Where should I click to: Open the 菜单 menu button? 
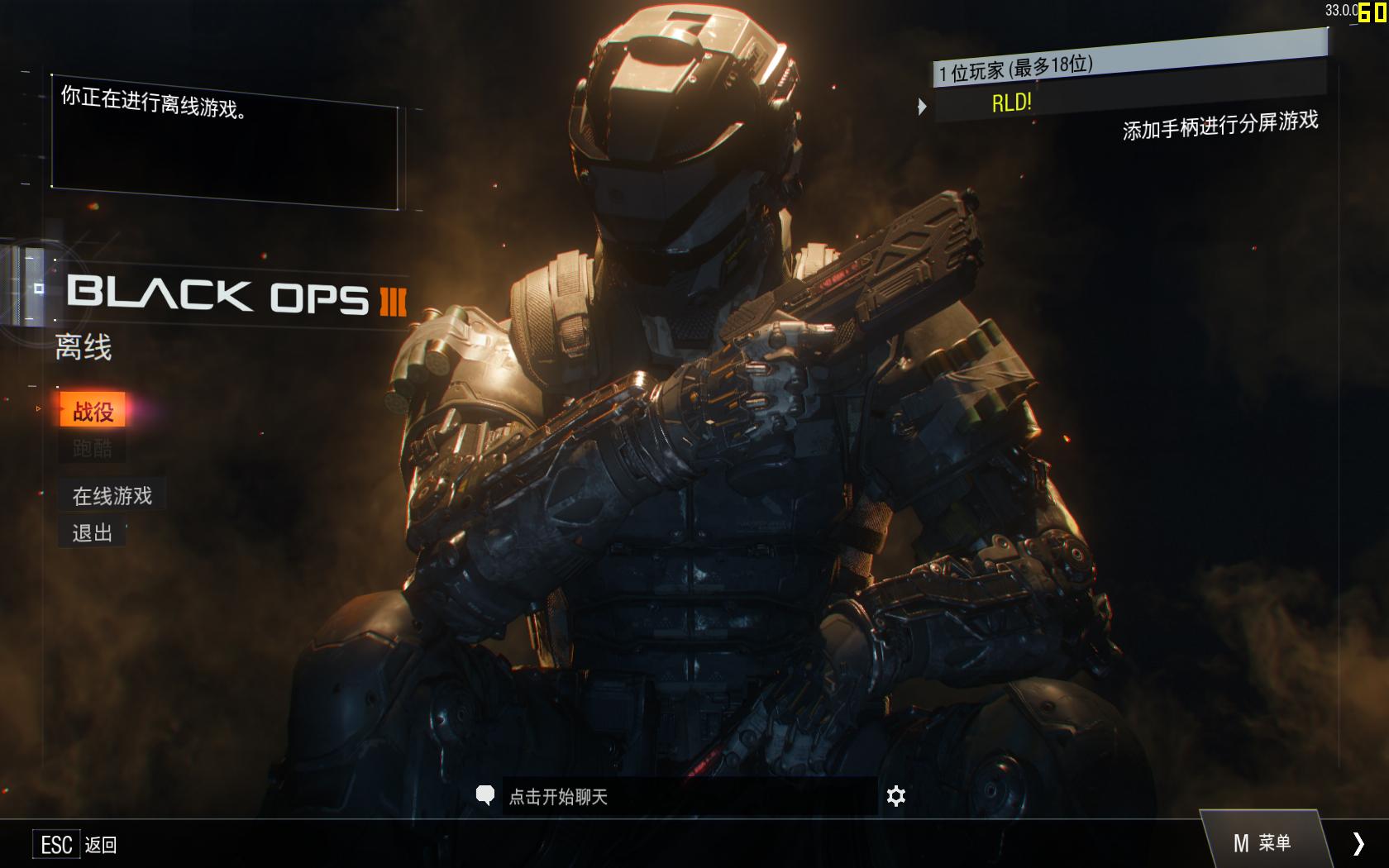[1262, 843]
